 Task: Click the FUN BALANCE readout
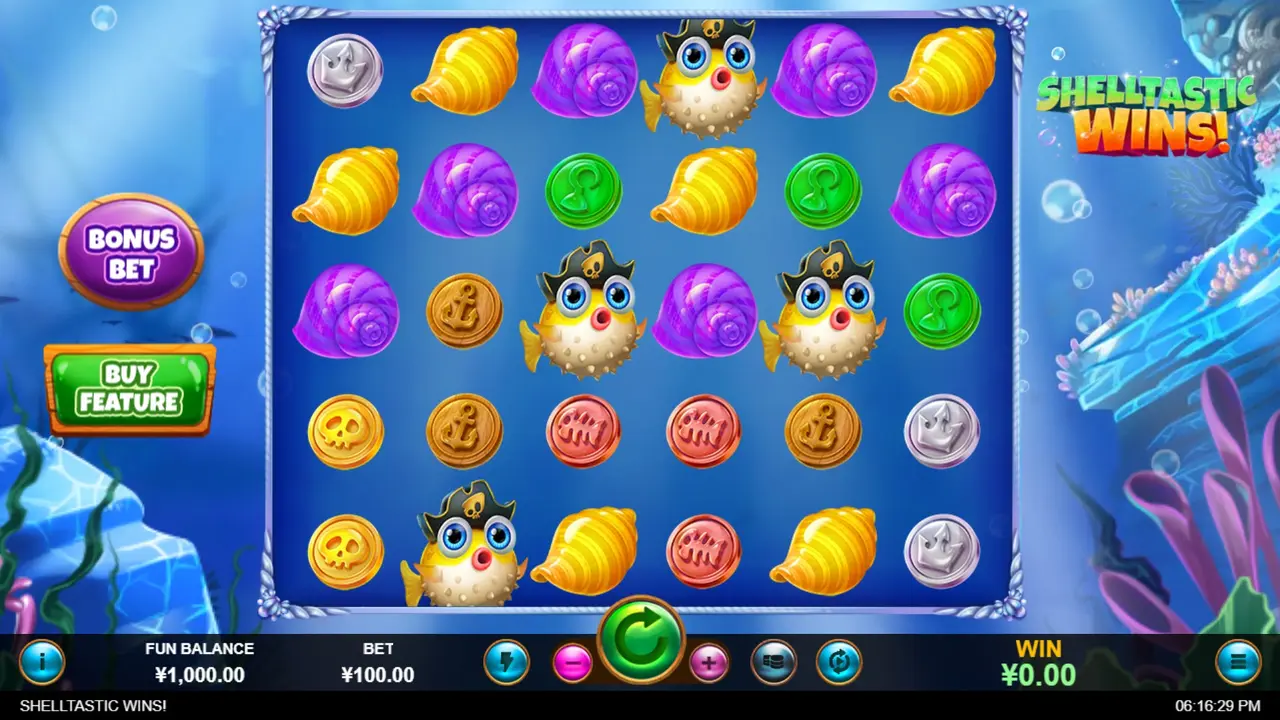201,662
